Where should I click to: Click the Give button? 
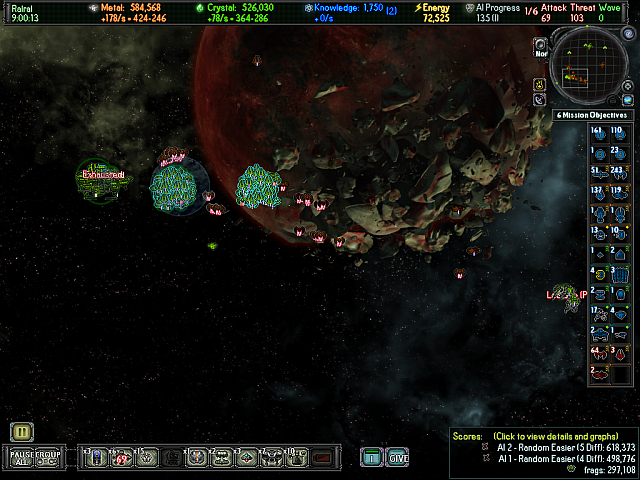[x=398, y=458]
